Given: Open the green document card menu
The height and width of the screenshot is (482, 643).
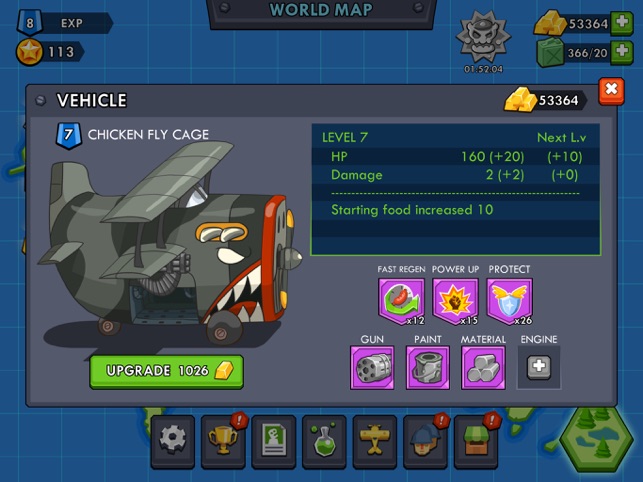Looking at the screenshot, I should pyautogui.click(x=273, y=440).
